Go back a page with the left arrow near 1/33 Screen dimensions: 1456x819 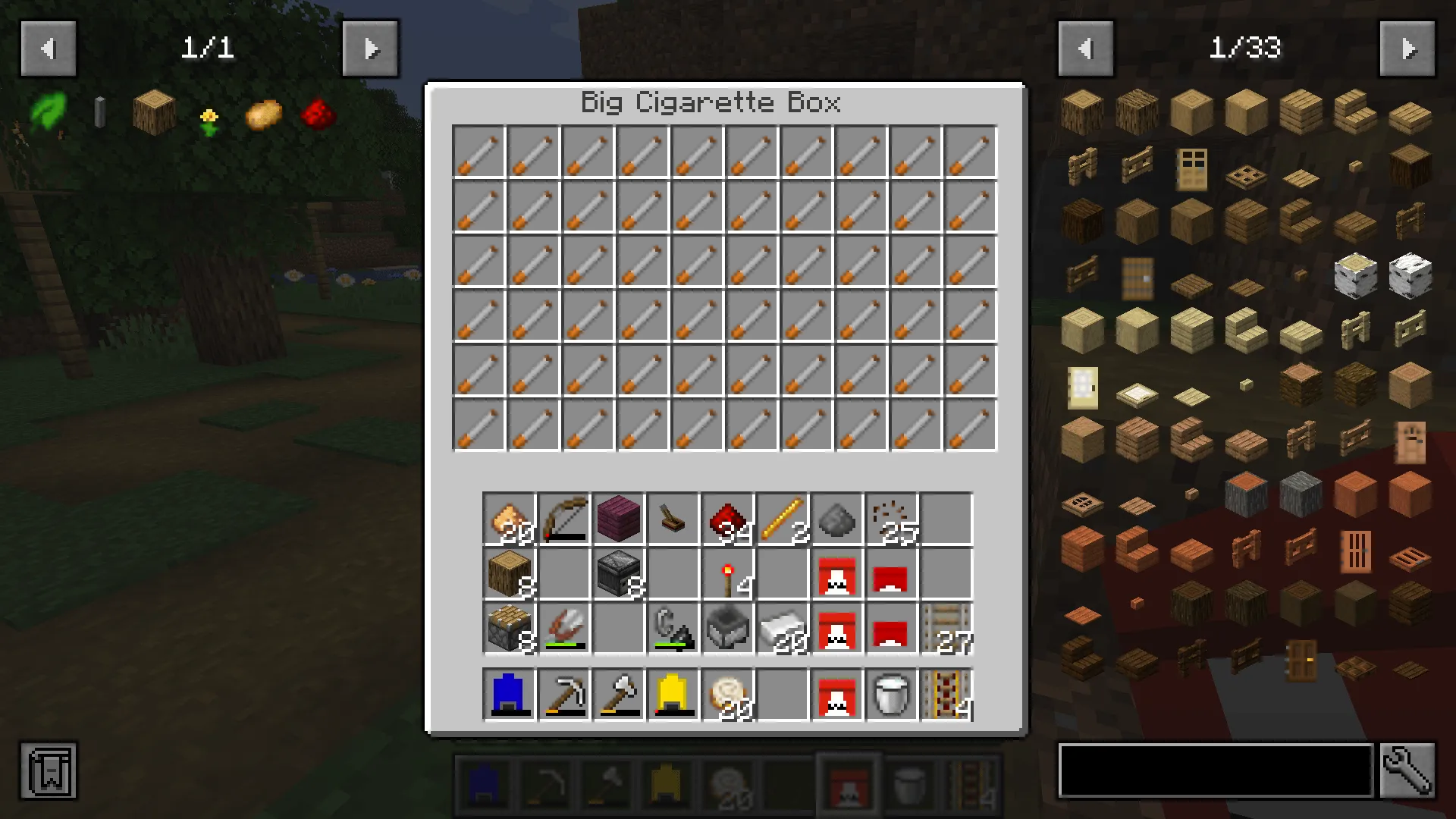[x=1084, y=49]
